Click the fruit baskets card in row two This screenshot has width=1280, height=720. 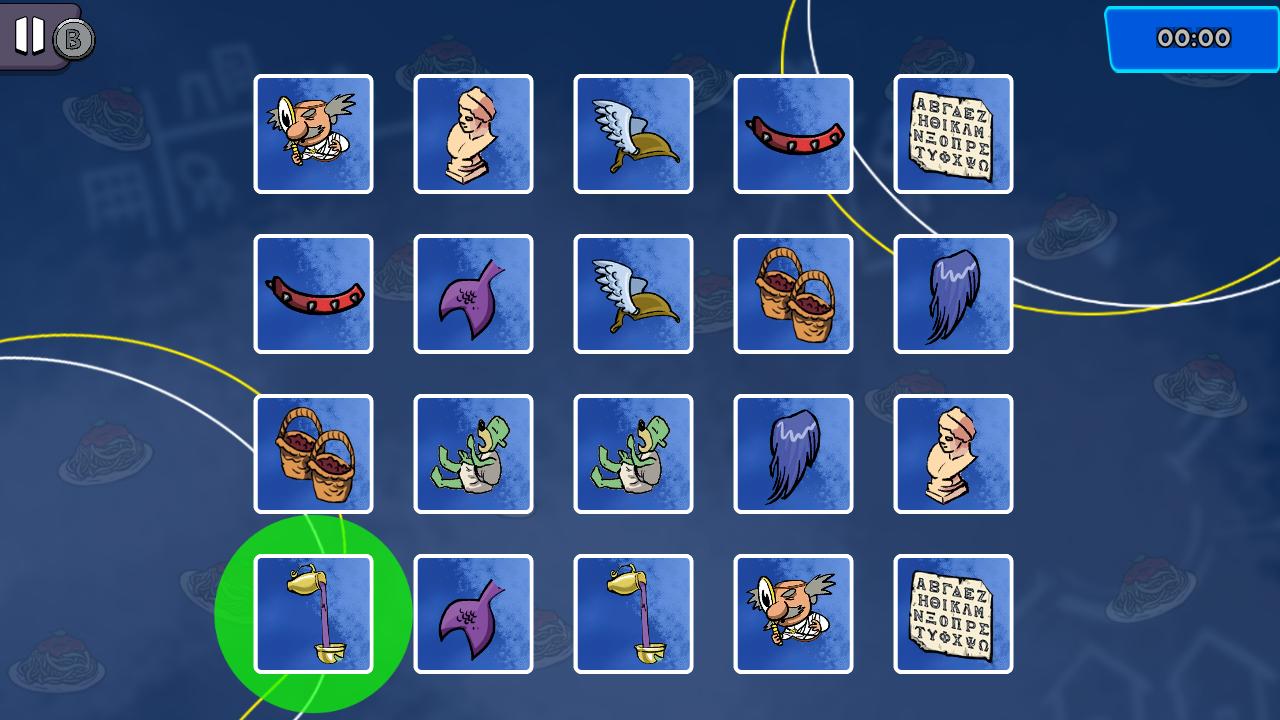793,293
